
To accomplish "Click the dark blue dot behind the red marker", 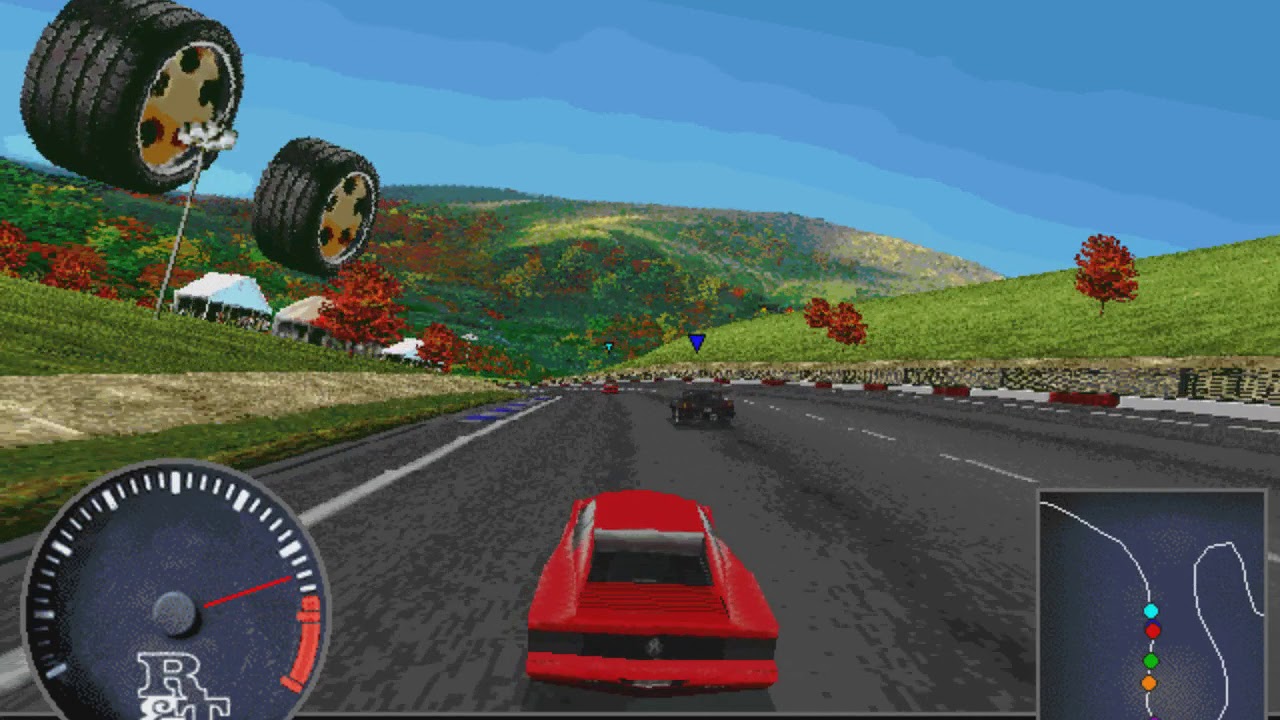I will click(1153, 622).
